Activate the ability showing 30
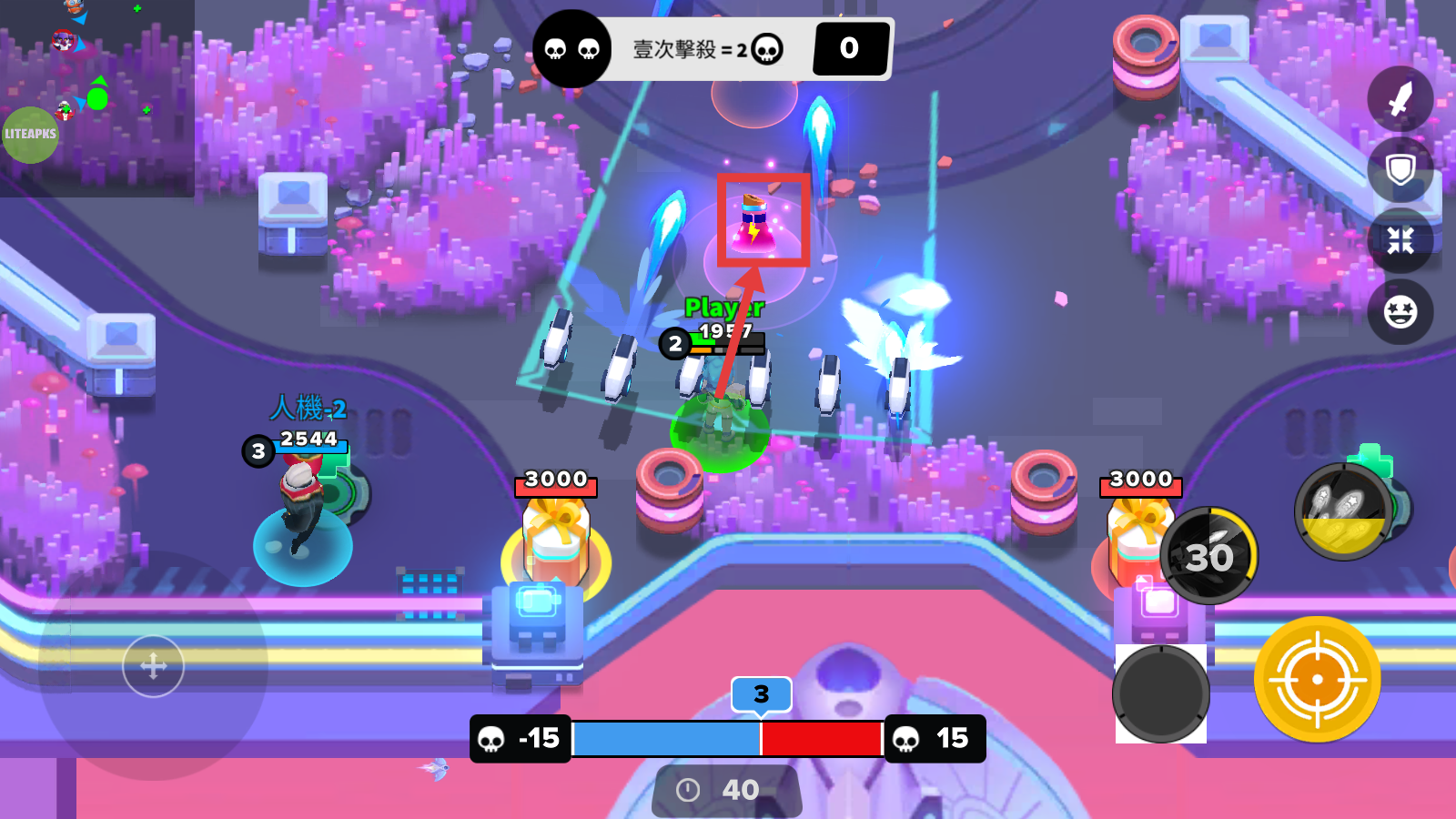1456x819 pixels. click(x=1208, y=555)
